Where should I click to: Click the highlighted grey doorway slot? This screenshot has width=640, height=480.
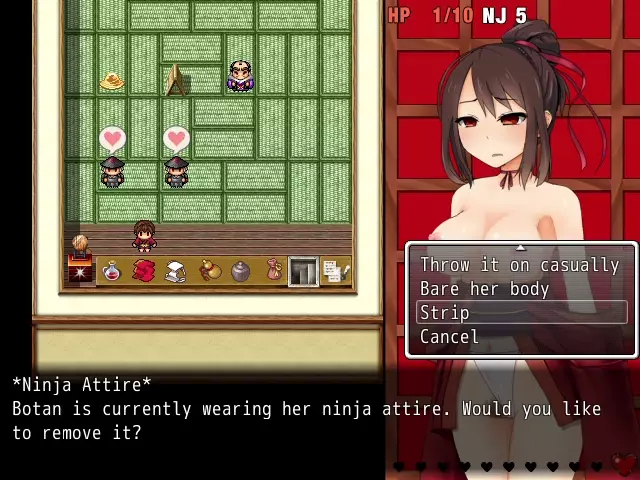pyautogui.click(x=304, y=271)
